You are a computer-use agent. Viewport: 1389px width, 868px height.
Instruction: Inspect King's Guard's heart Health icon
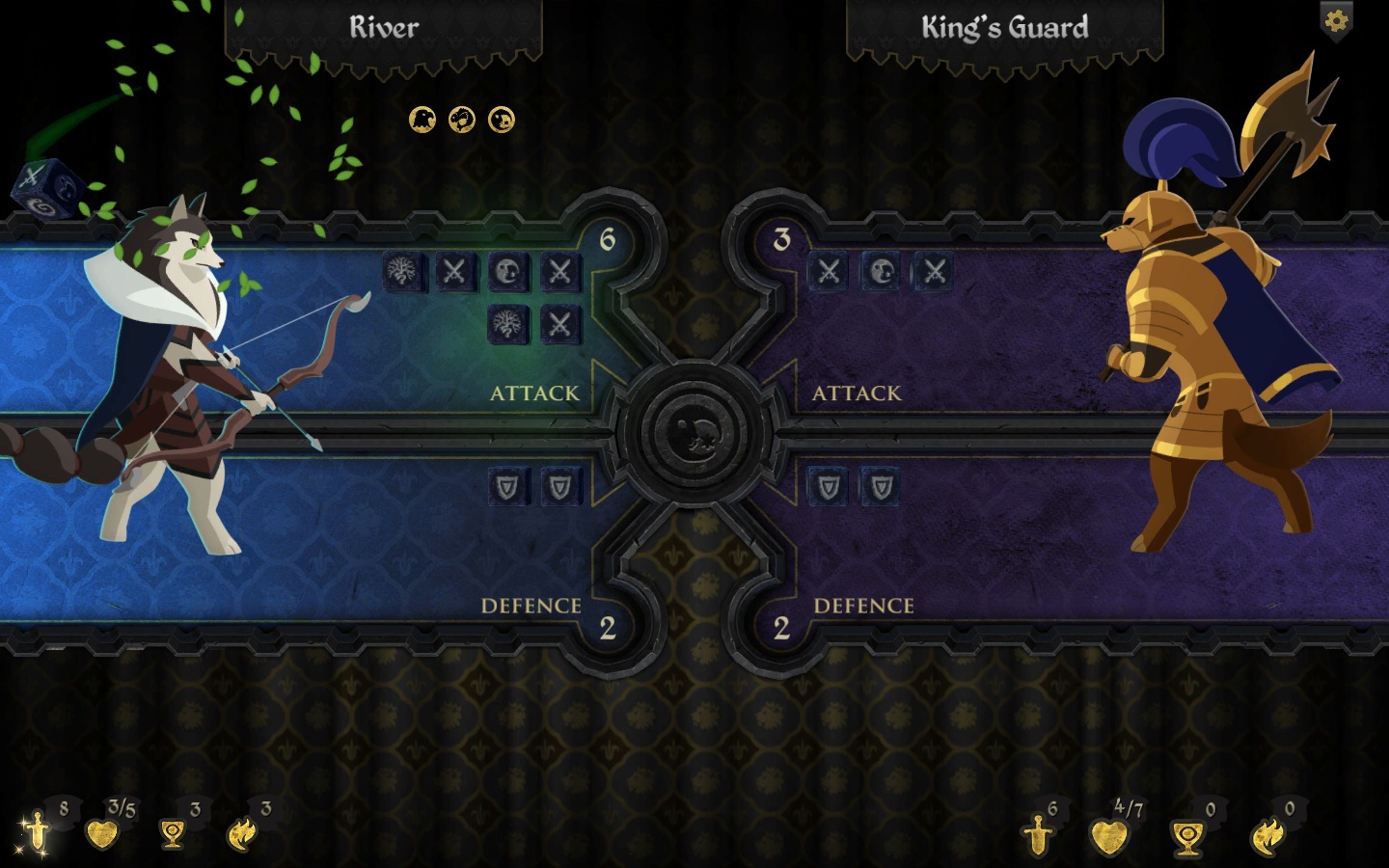click(x=1108, y=835)
